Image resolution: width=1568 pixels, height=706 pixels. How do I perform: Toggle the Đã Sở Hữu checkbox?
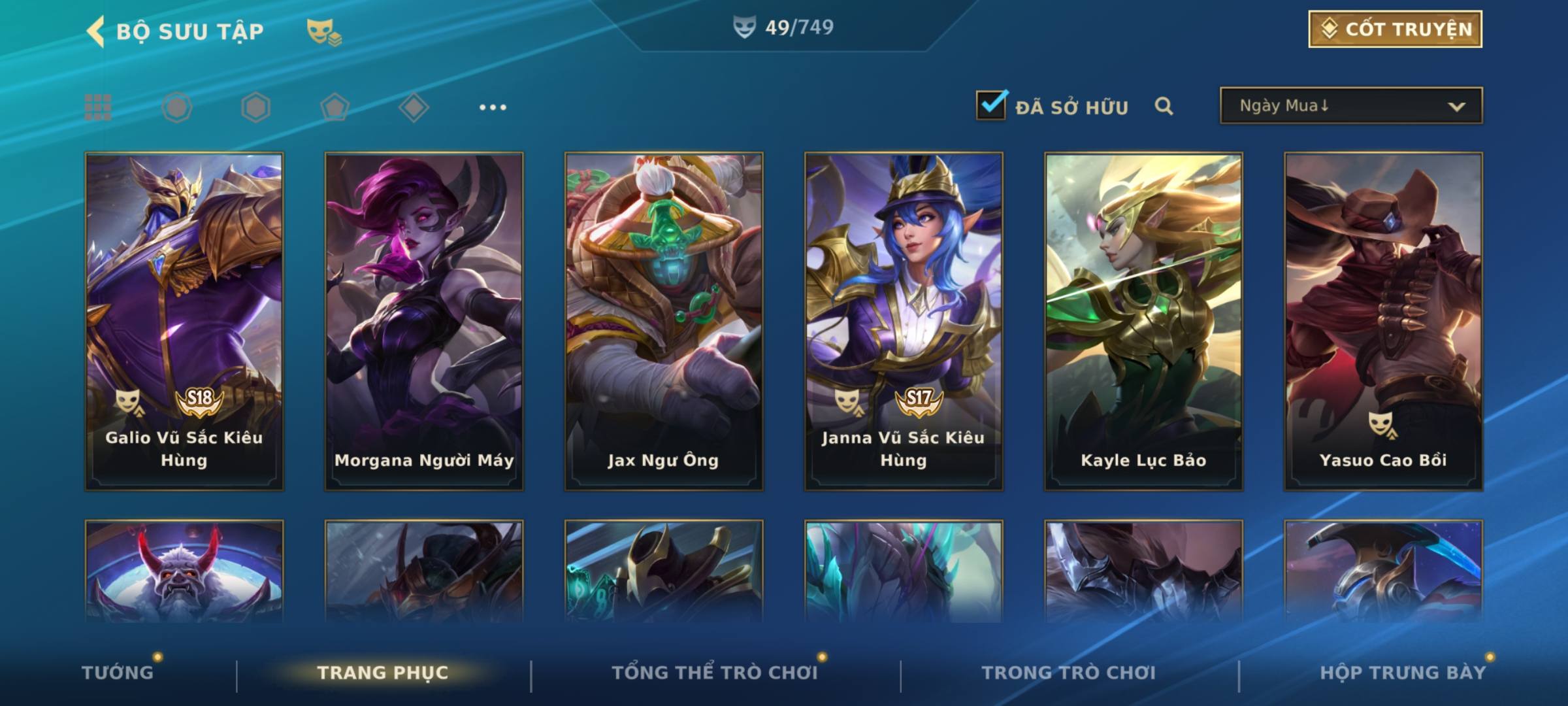[x=991, y=105]
